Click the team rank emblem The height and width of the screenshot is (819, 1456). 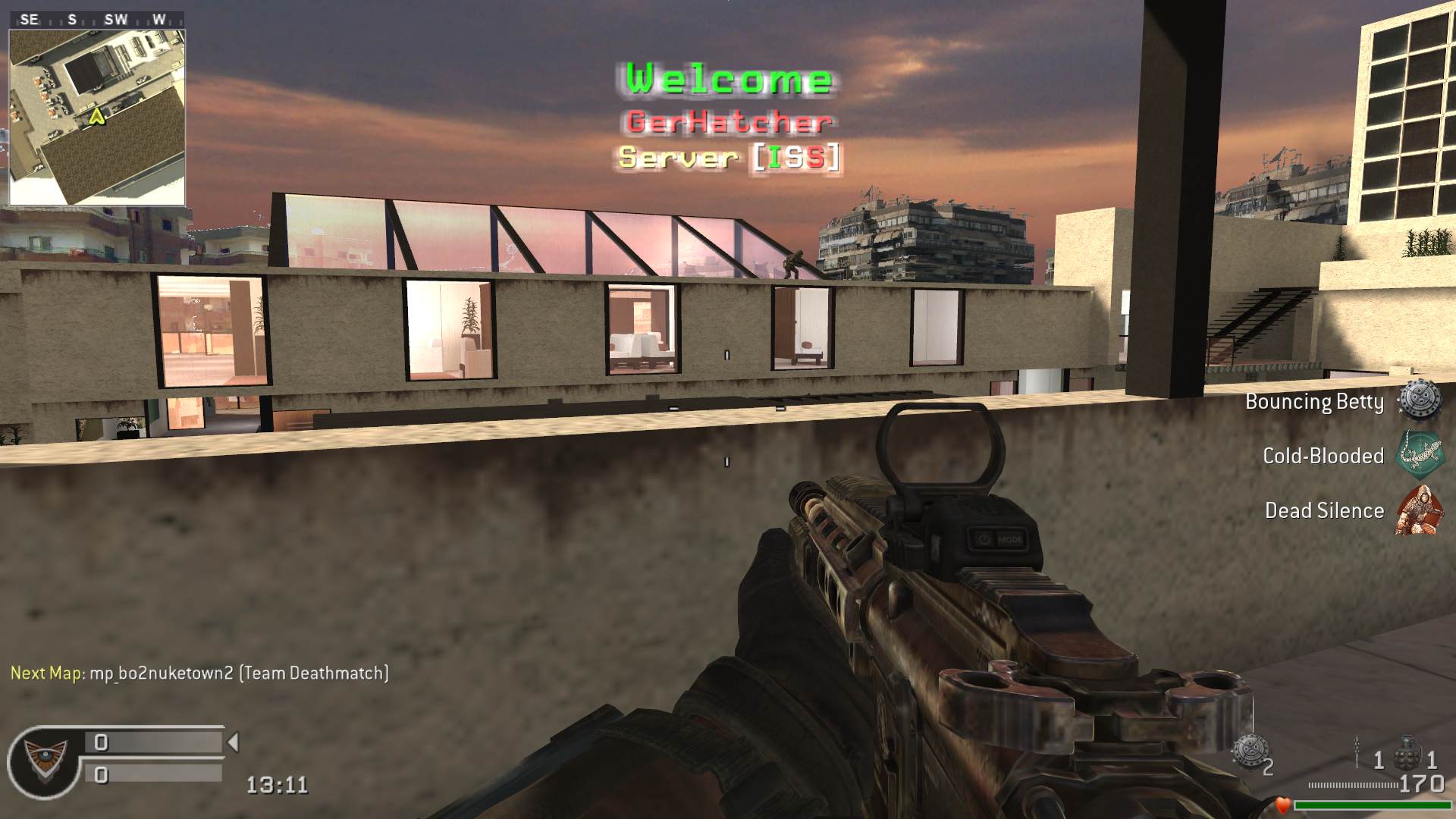44,760
